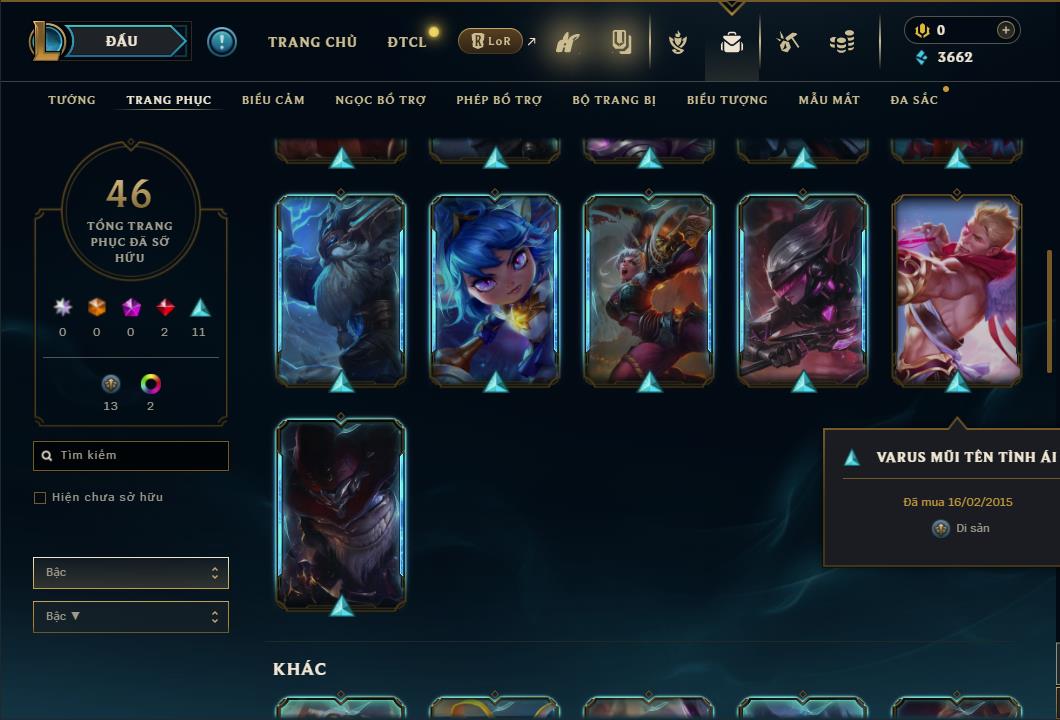
Task: Open the TRANG CHỦ home page
Action: point(312,42)
